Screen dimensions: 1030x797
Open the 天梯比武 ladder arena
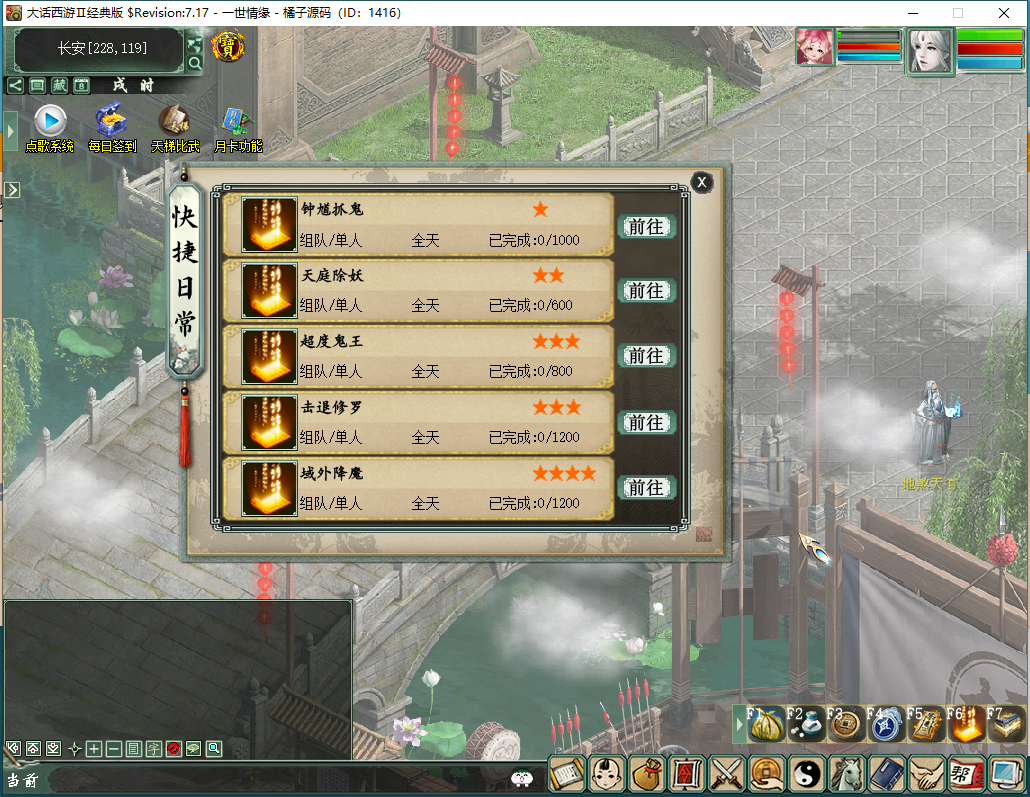pos(175,122)
